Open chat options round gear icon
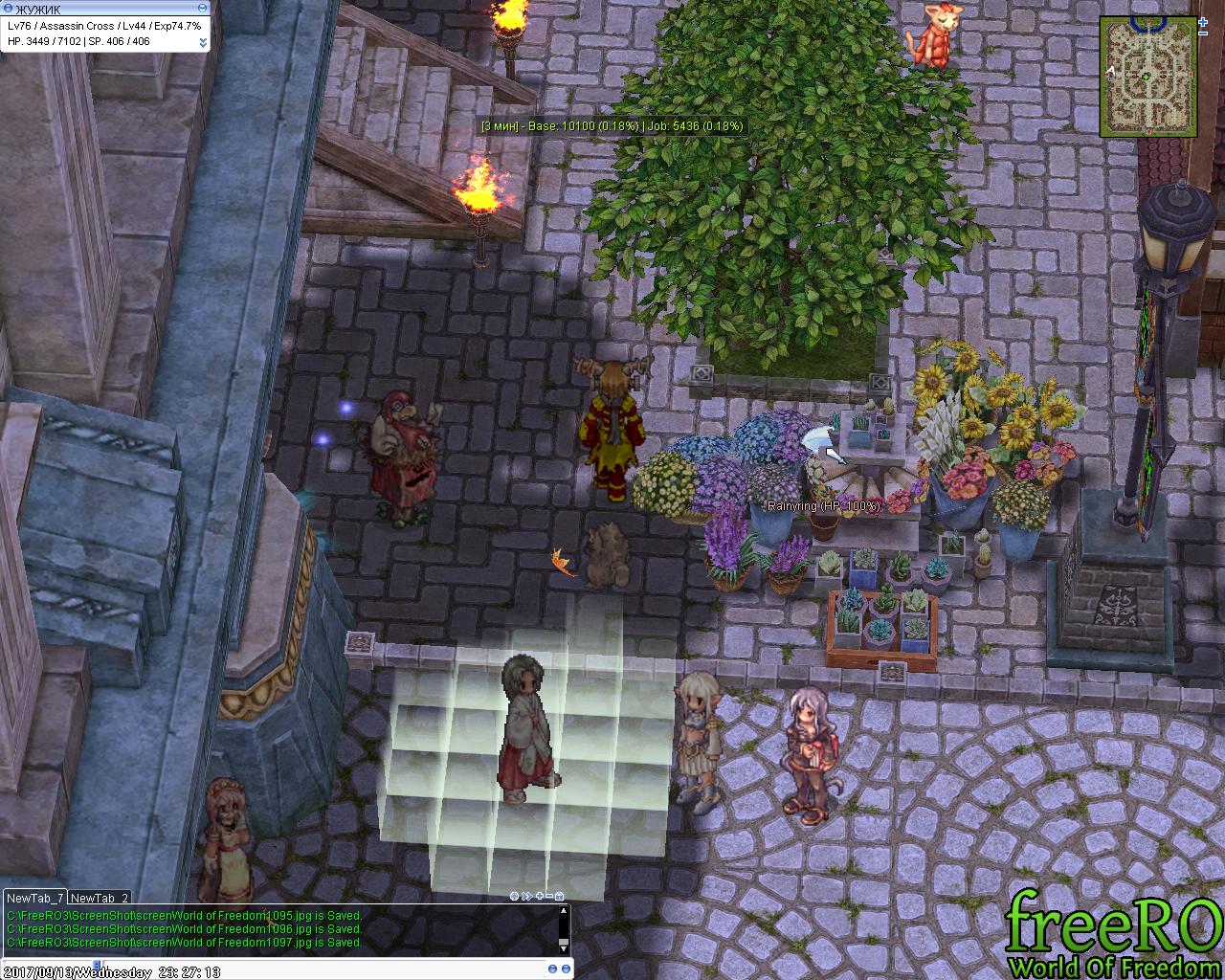The height and width of the screenshot is (980, 1225). (514, 896)
